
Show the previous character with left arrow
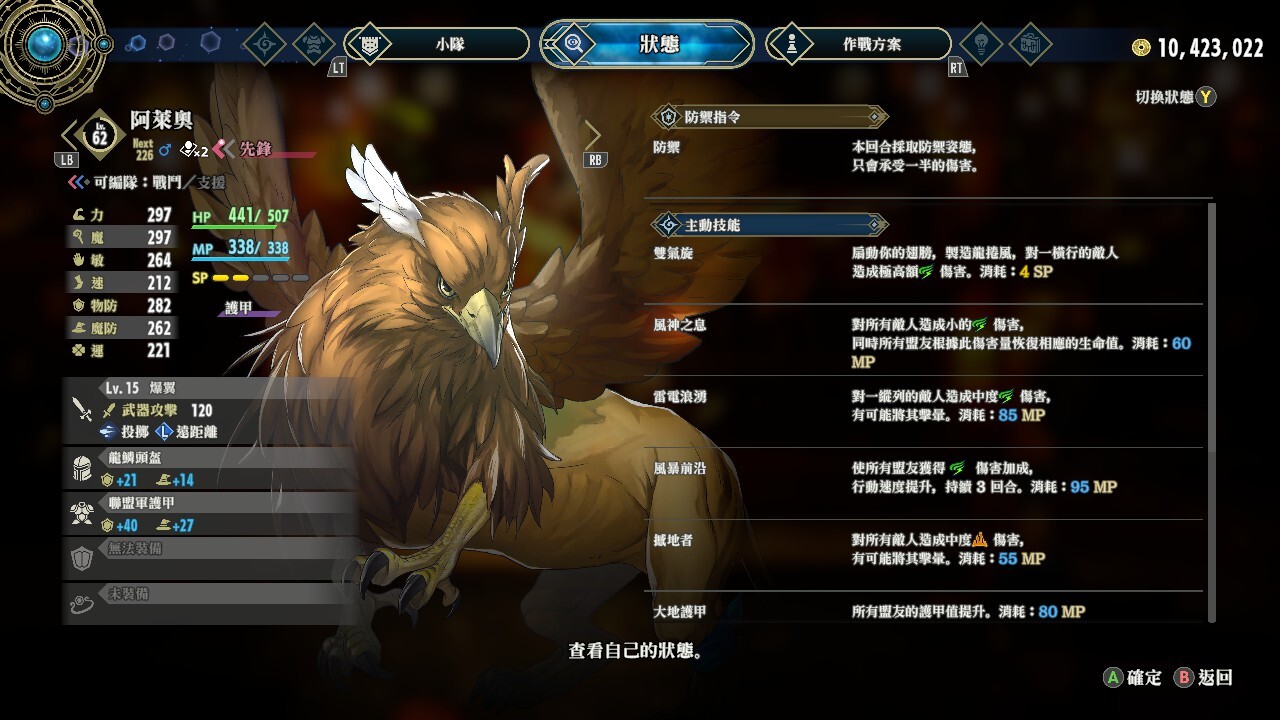[x=70, y=135]
